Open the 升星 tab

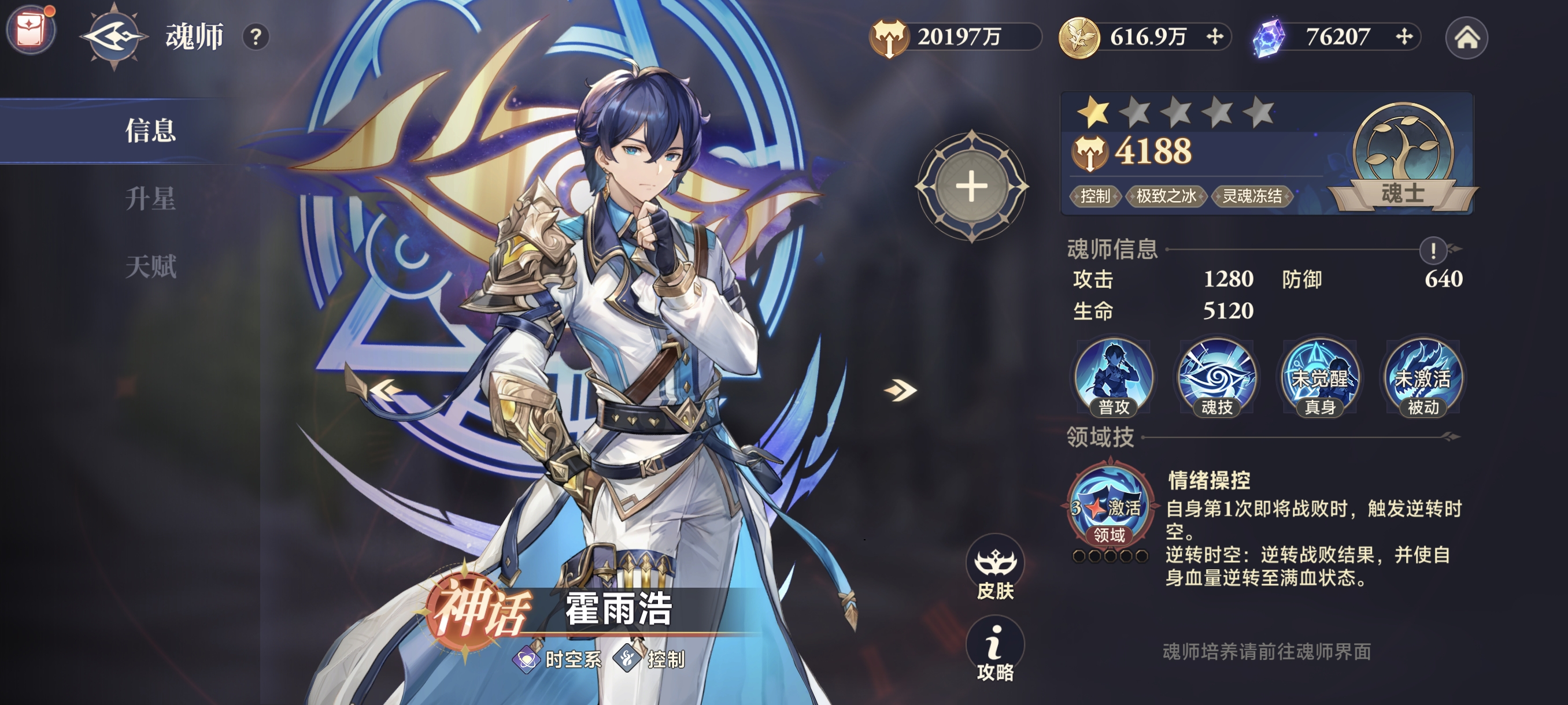pos(150,199)
